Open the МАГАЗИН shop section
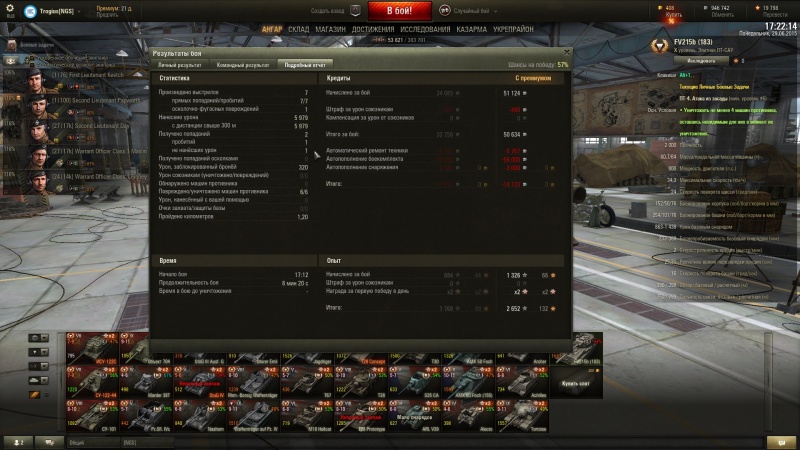This screenshot has width=800, height=450. 330,30
